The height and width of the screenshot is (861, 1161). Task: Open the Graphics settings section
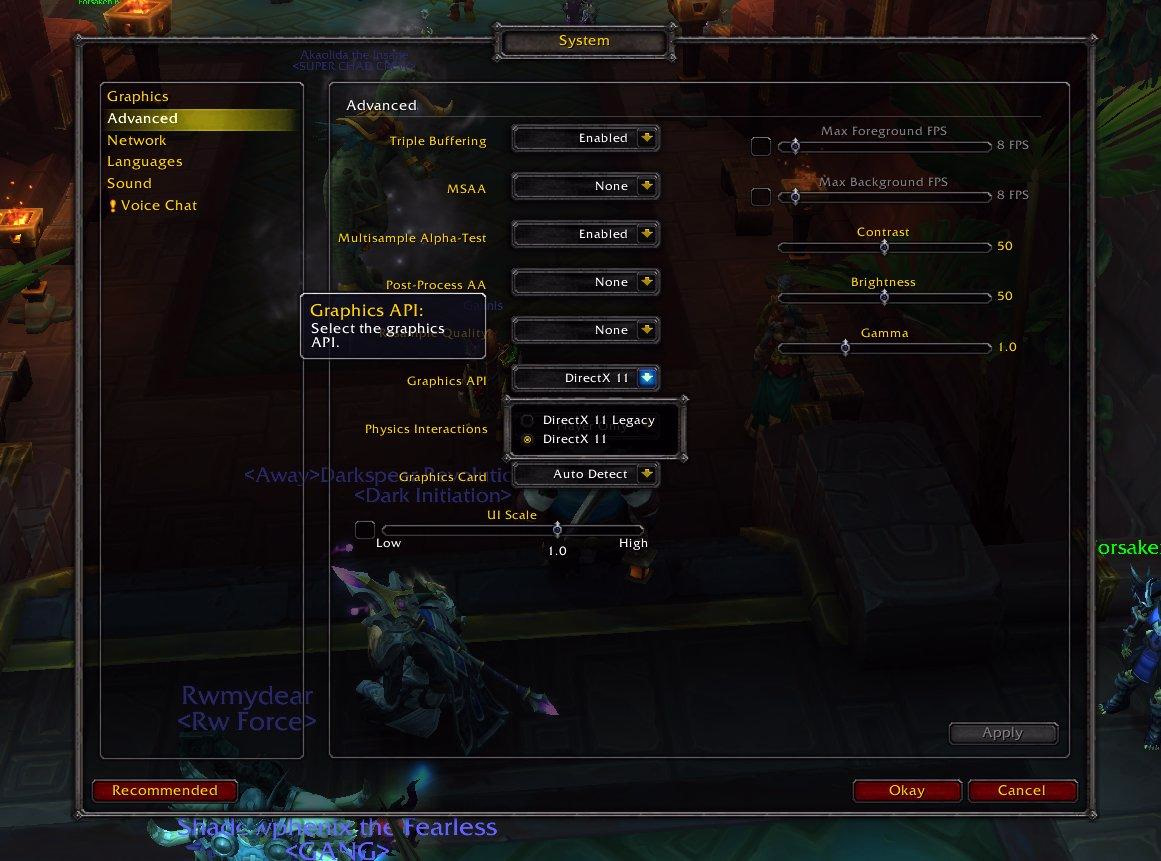click(138, 97)
